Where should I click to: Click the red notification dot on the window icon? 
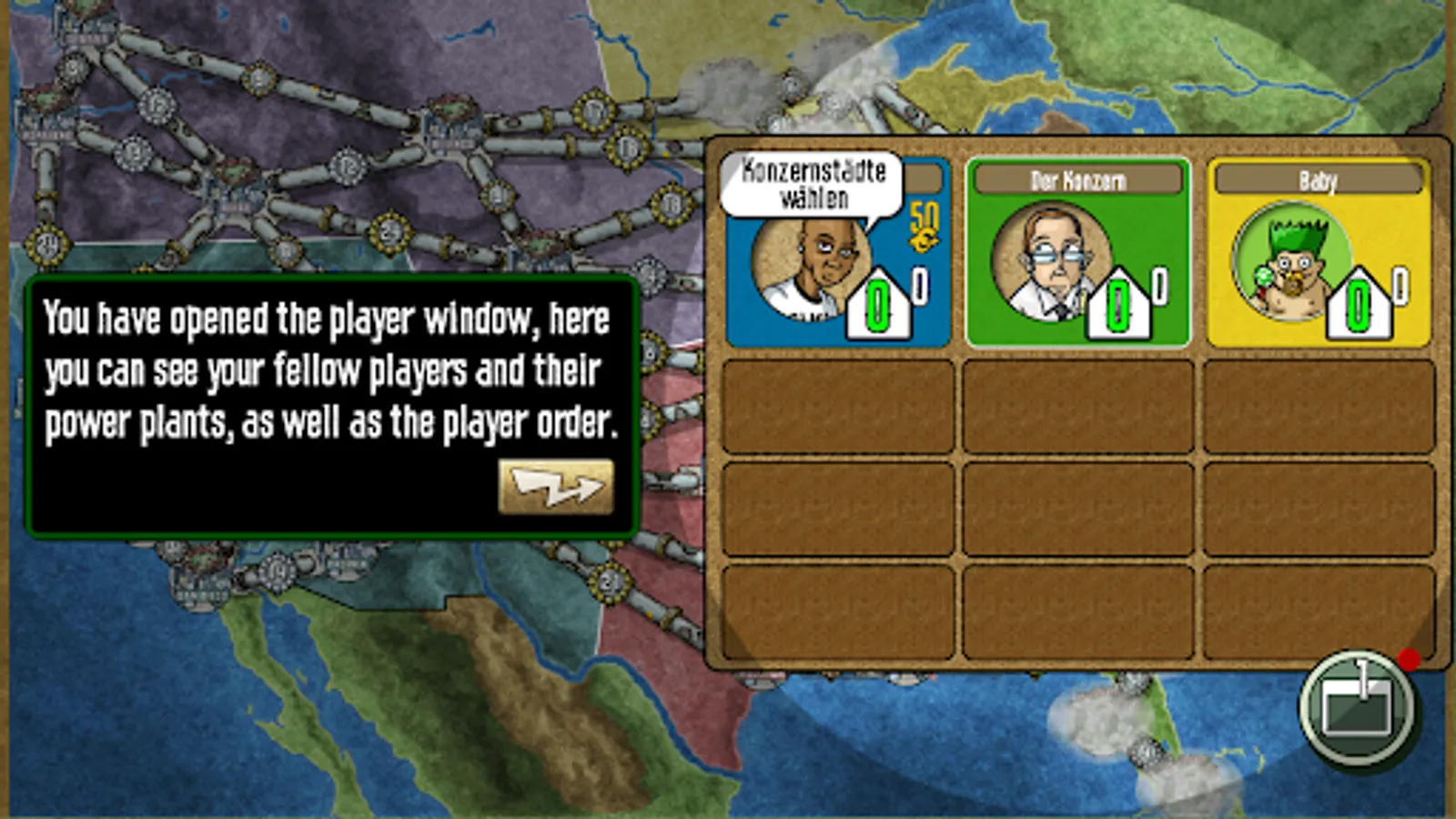(1409, 660)
